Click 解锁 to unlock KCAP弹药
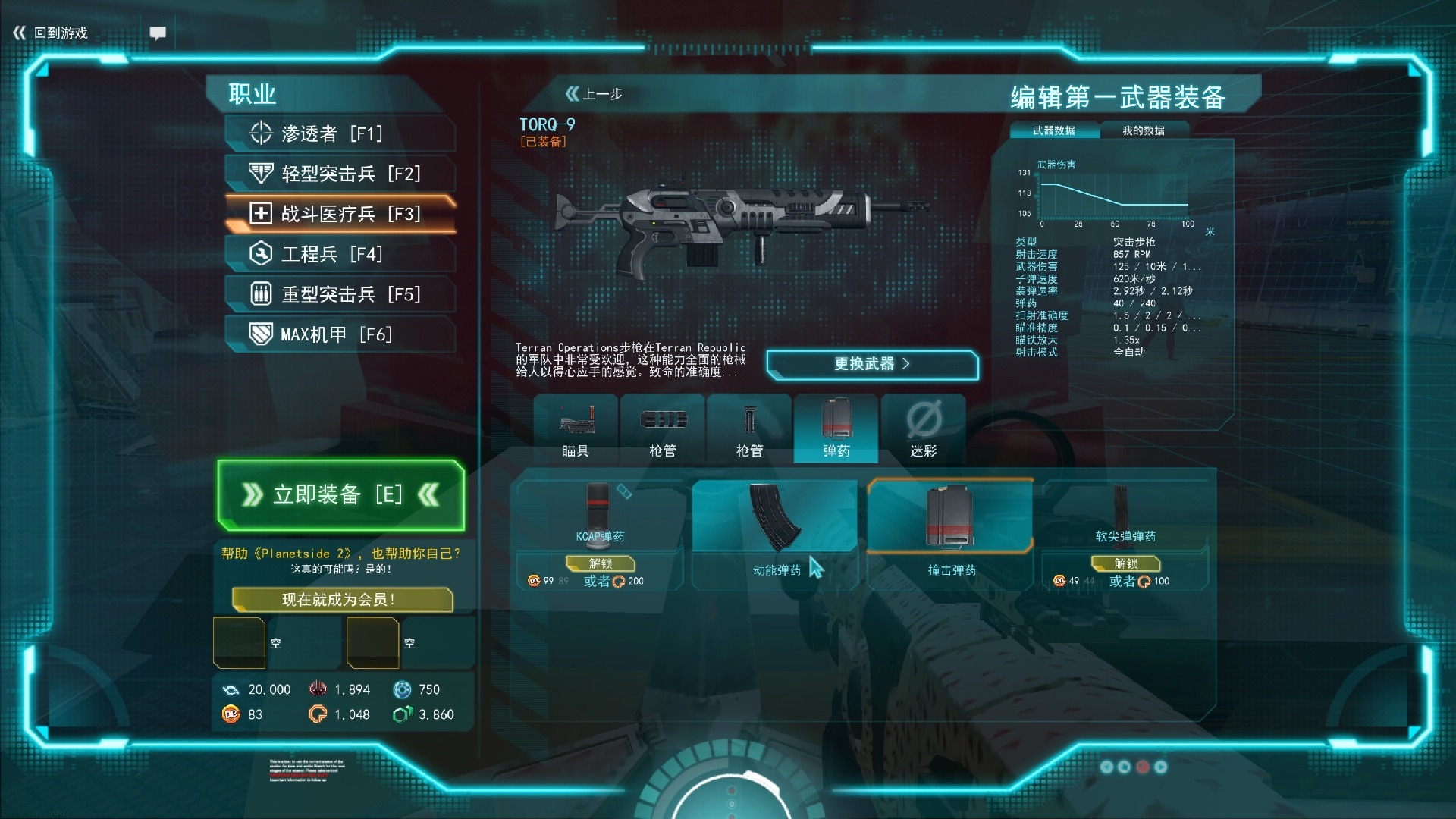 coord(600,564)
